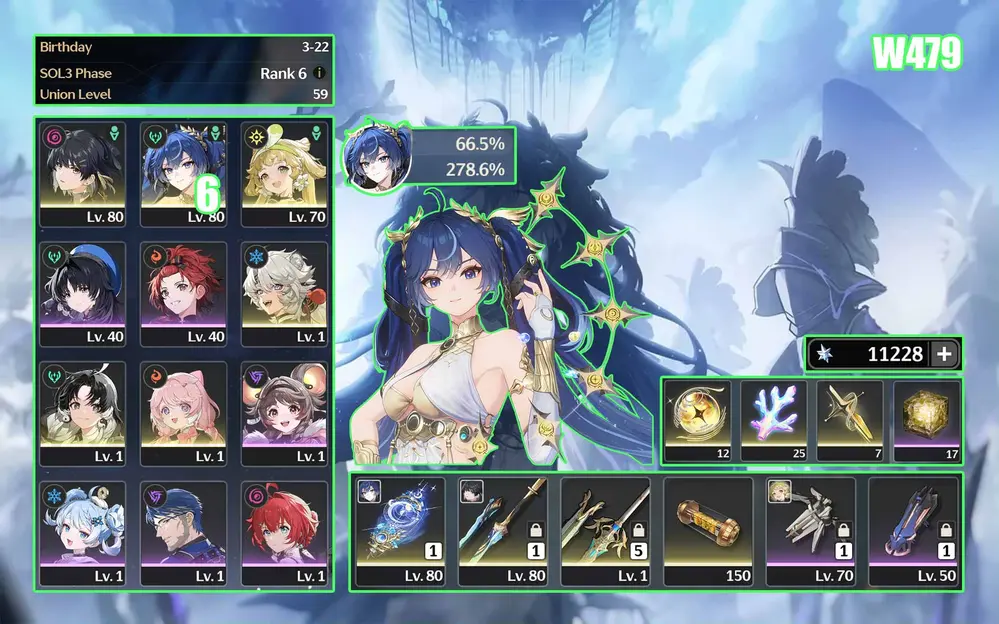Viewport: 999px width, 624px height.
Task: Pick the red-haired Lv. 40 character tile
Action: [184, 294]
